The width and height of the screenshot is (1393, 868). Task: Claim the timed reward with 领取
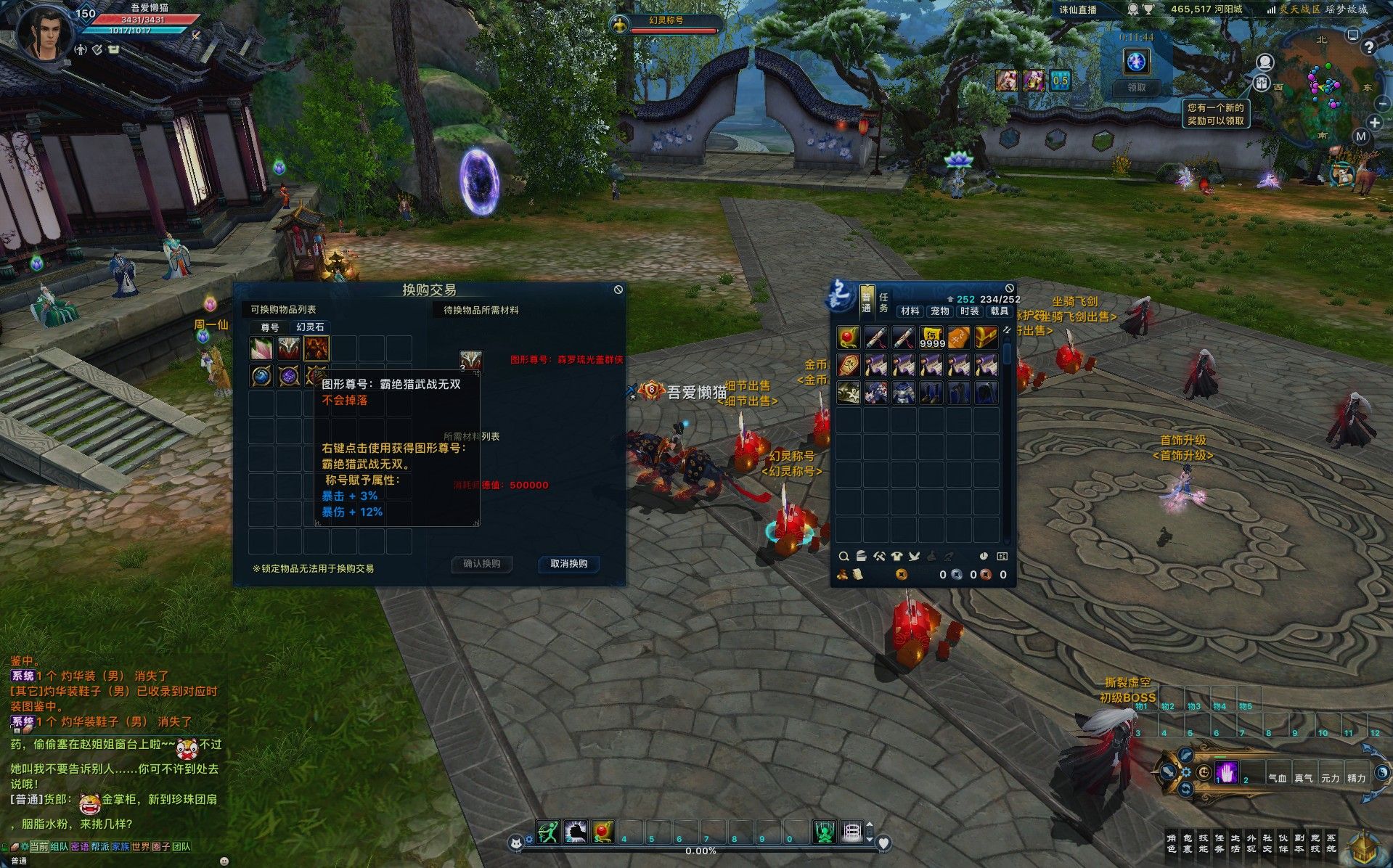1136,88
